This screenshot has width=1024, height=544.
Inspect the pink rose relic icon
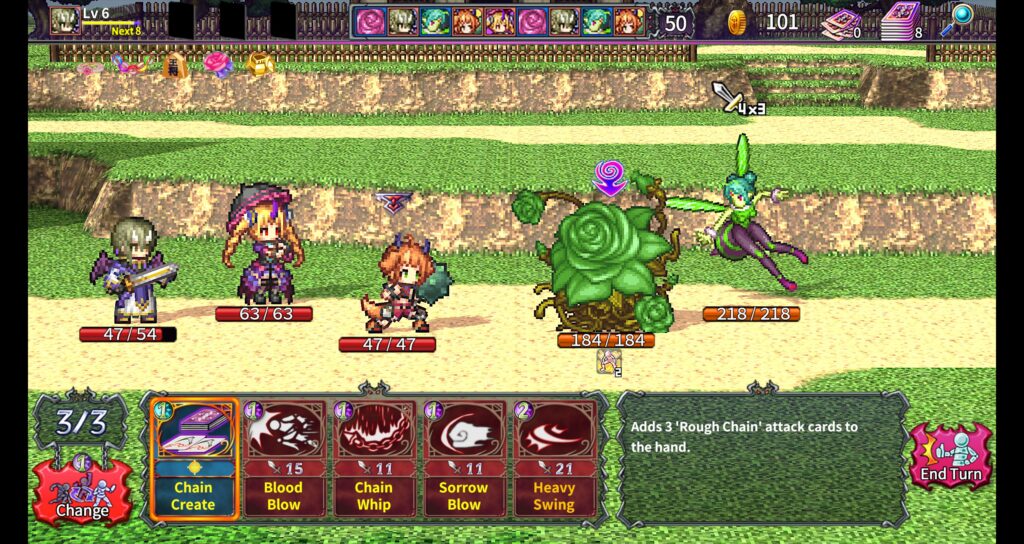(217, 64)
